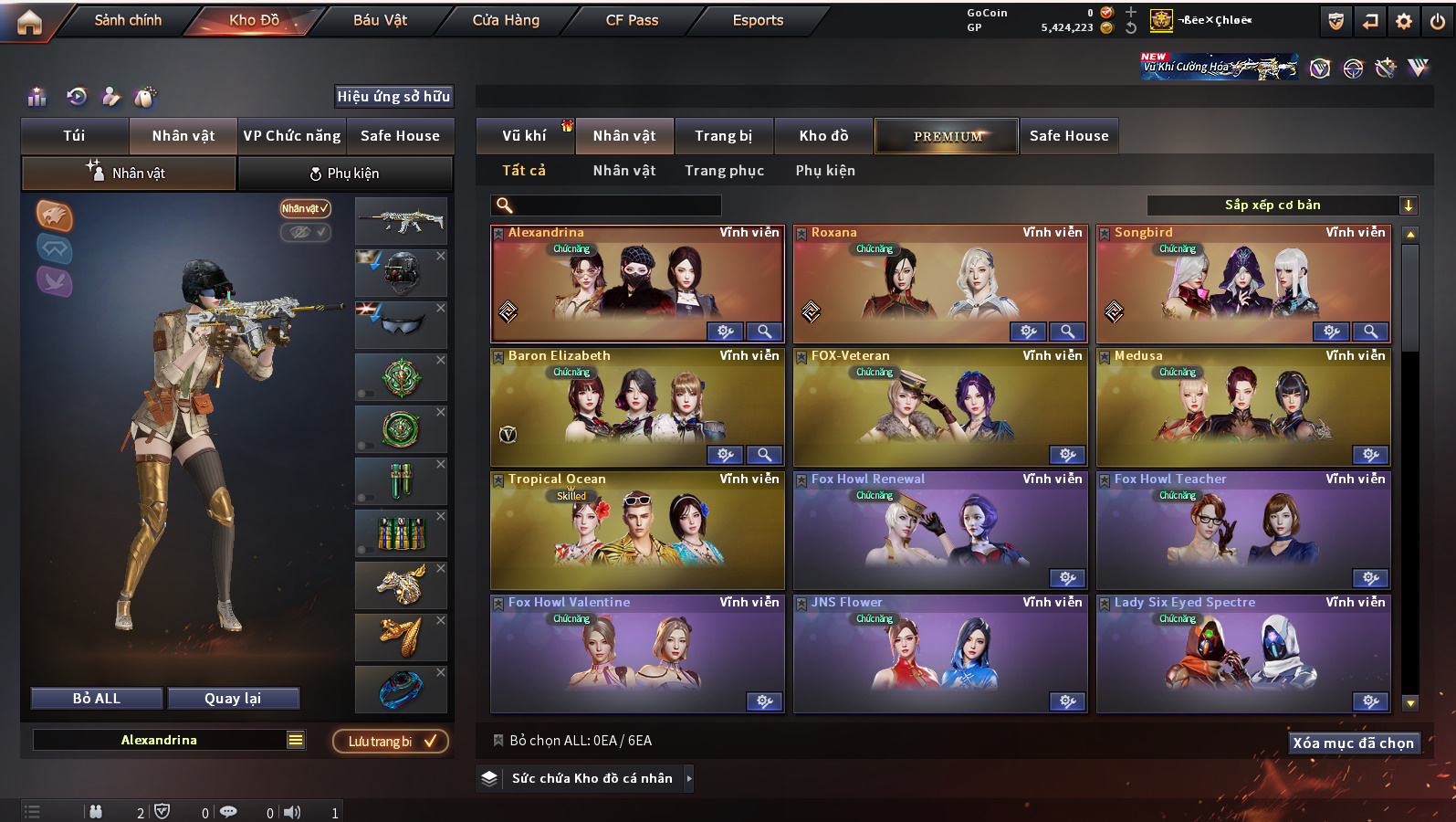This screenshot has height=822, width=1456.
Task: Click the character search field
Action: [x=607, y=205]
